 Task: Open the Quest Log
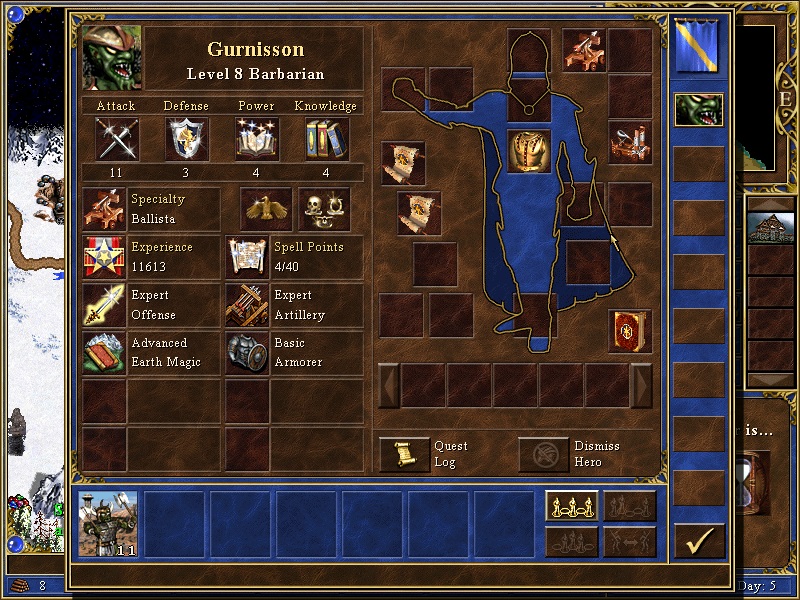pyautogui.click(x=405, y=454)
